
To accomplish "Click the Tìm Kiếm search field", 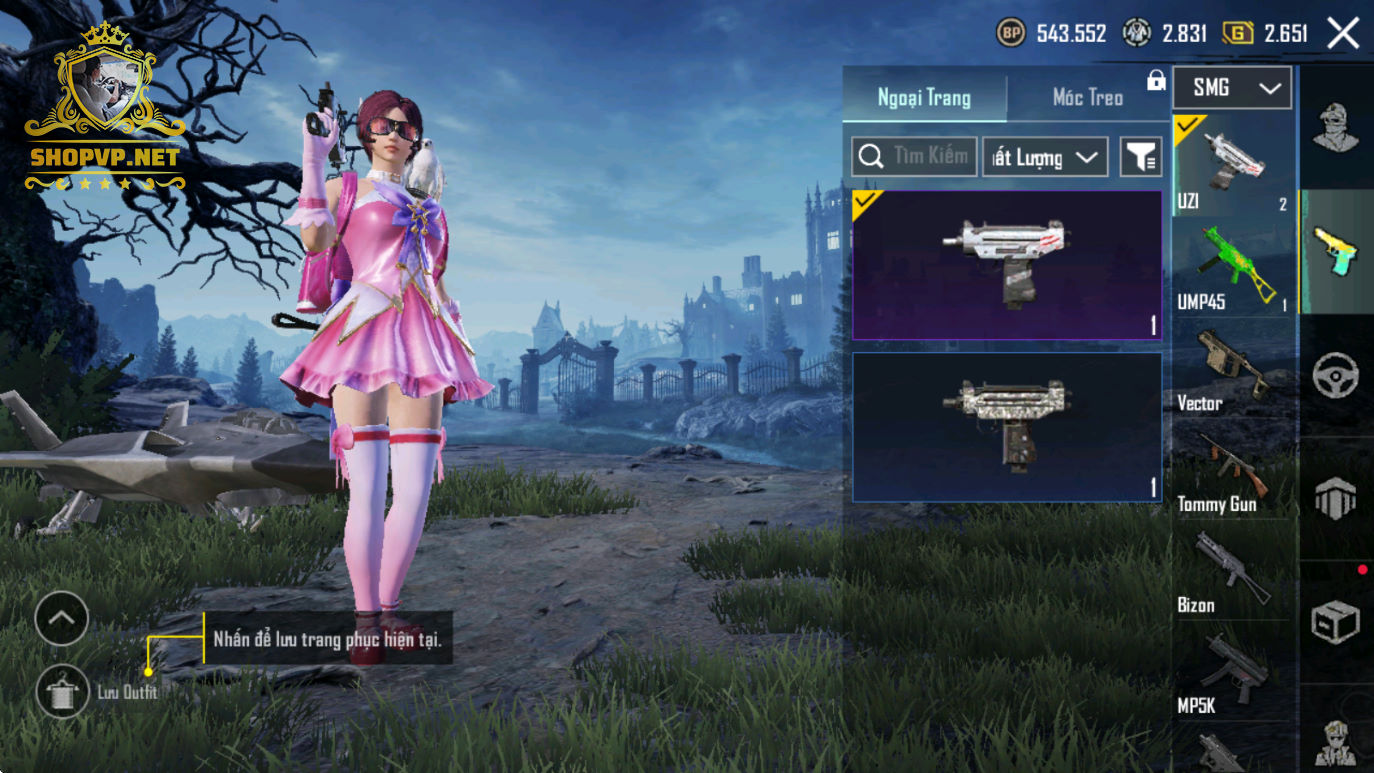I will coord(914,157).
